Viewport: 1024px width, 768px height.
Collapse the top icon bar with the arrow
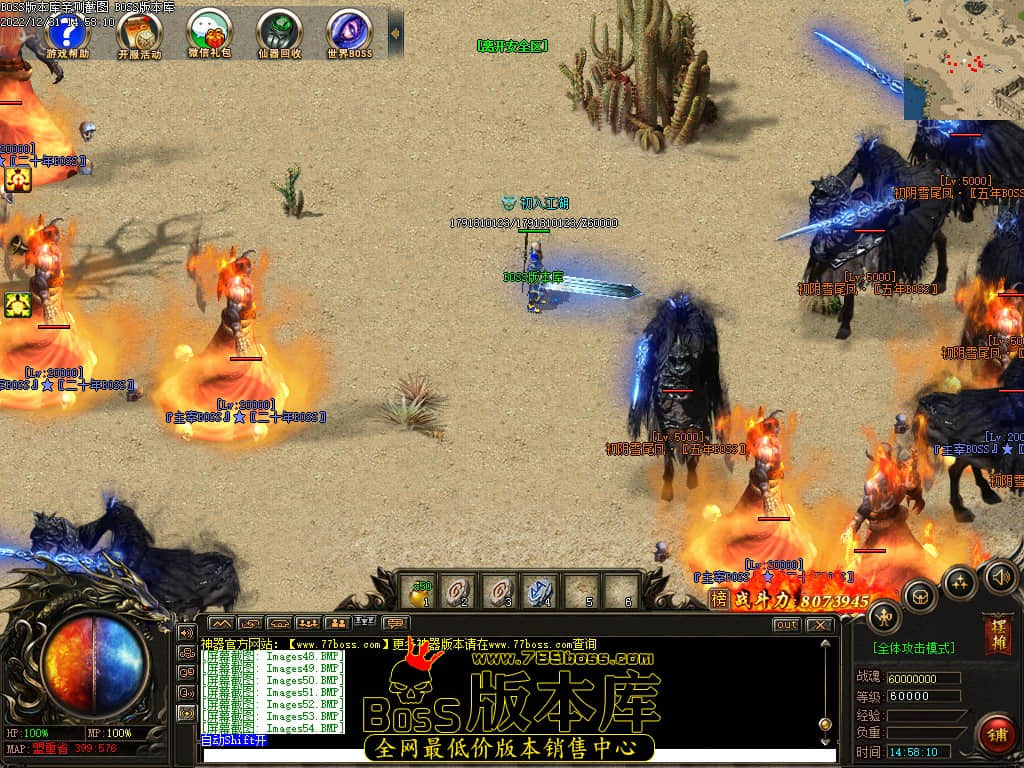click(395, 33)
